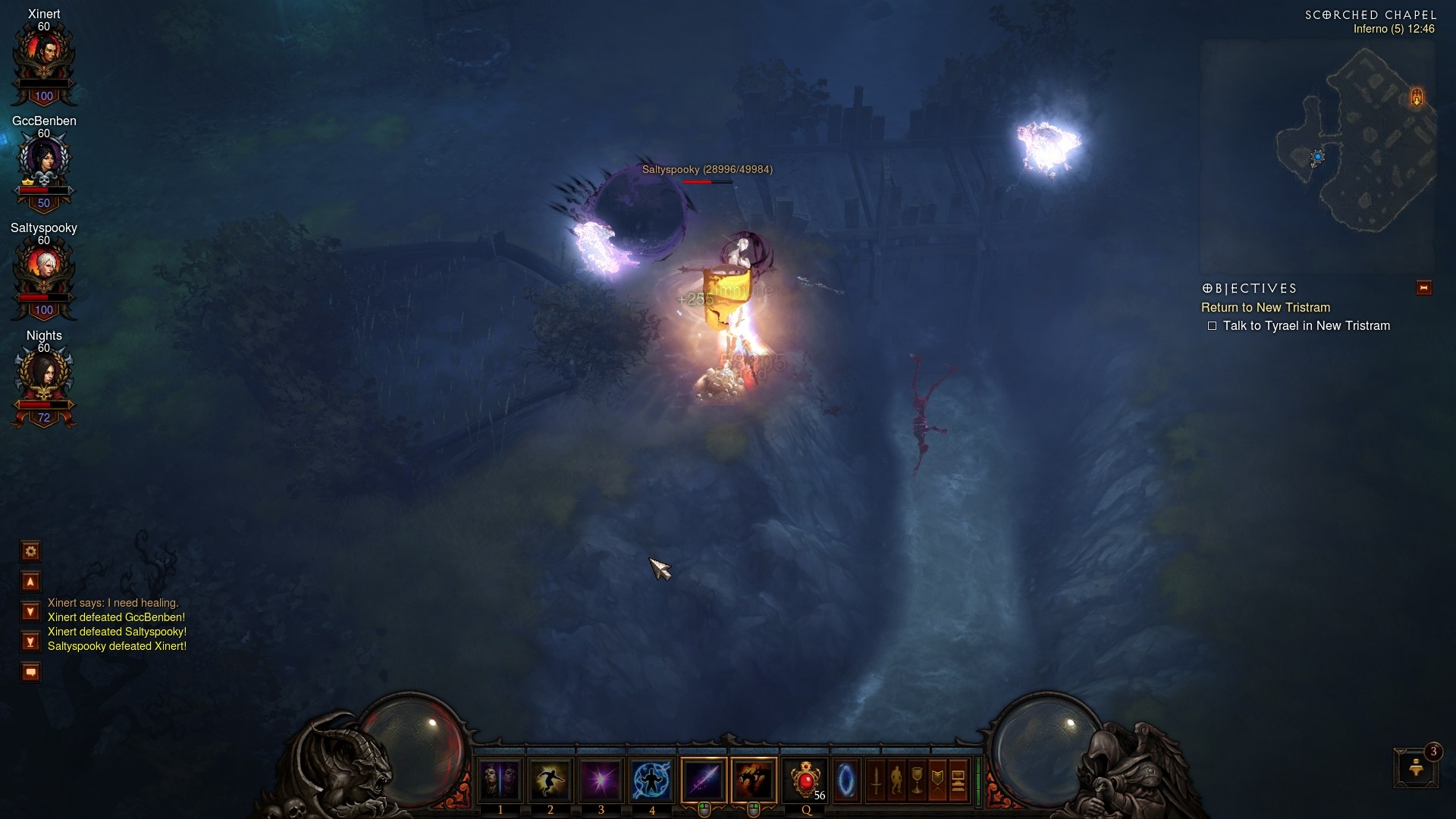This screenshot has width=1456, height=819.
Task: Open the sword skills menu button
Action: click(876, 780)
